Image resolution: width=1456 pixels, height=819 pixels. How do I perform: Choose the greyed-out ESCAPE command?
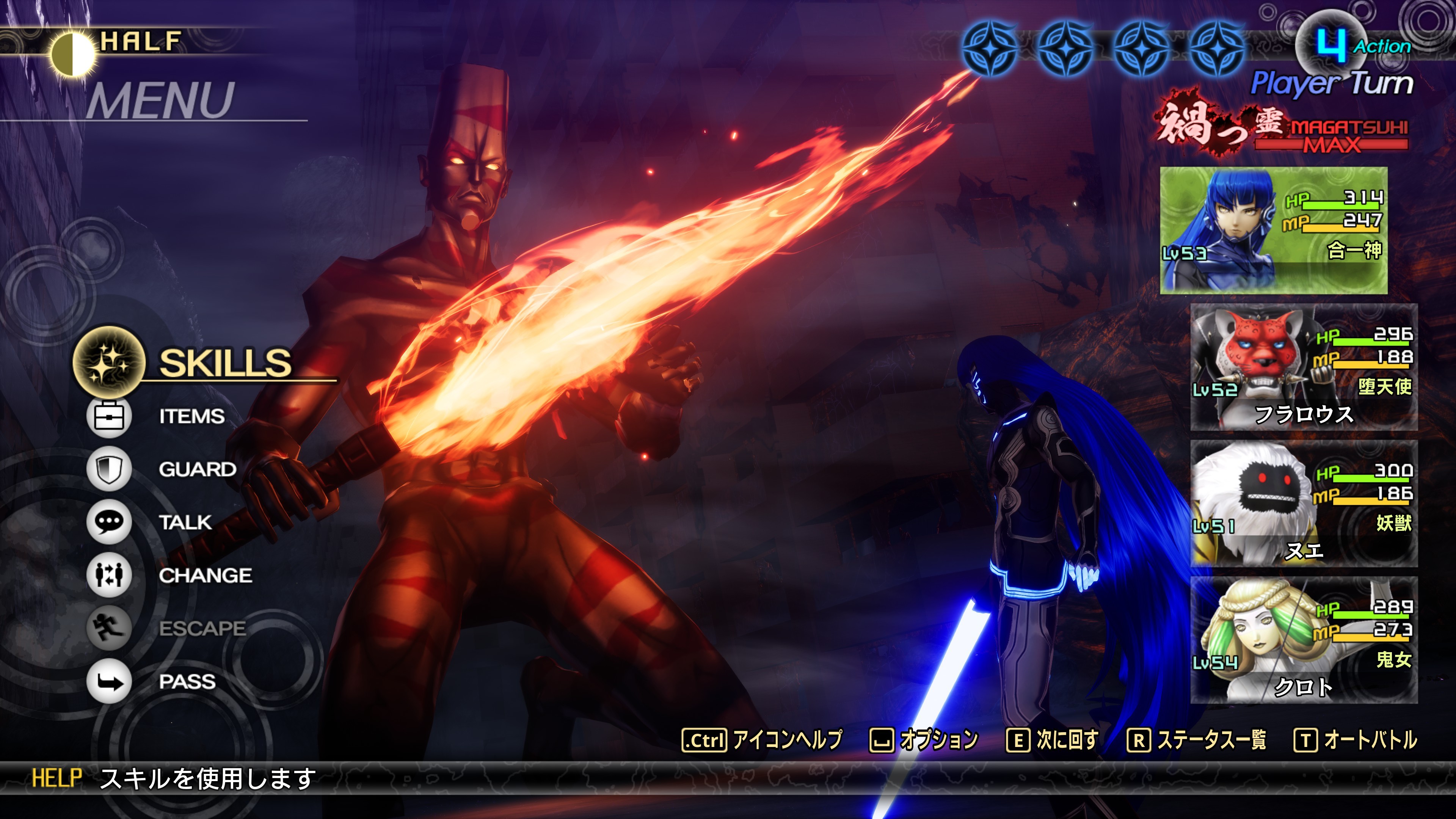tap(202, 628)
